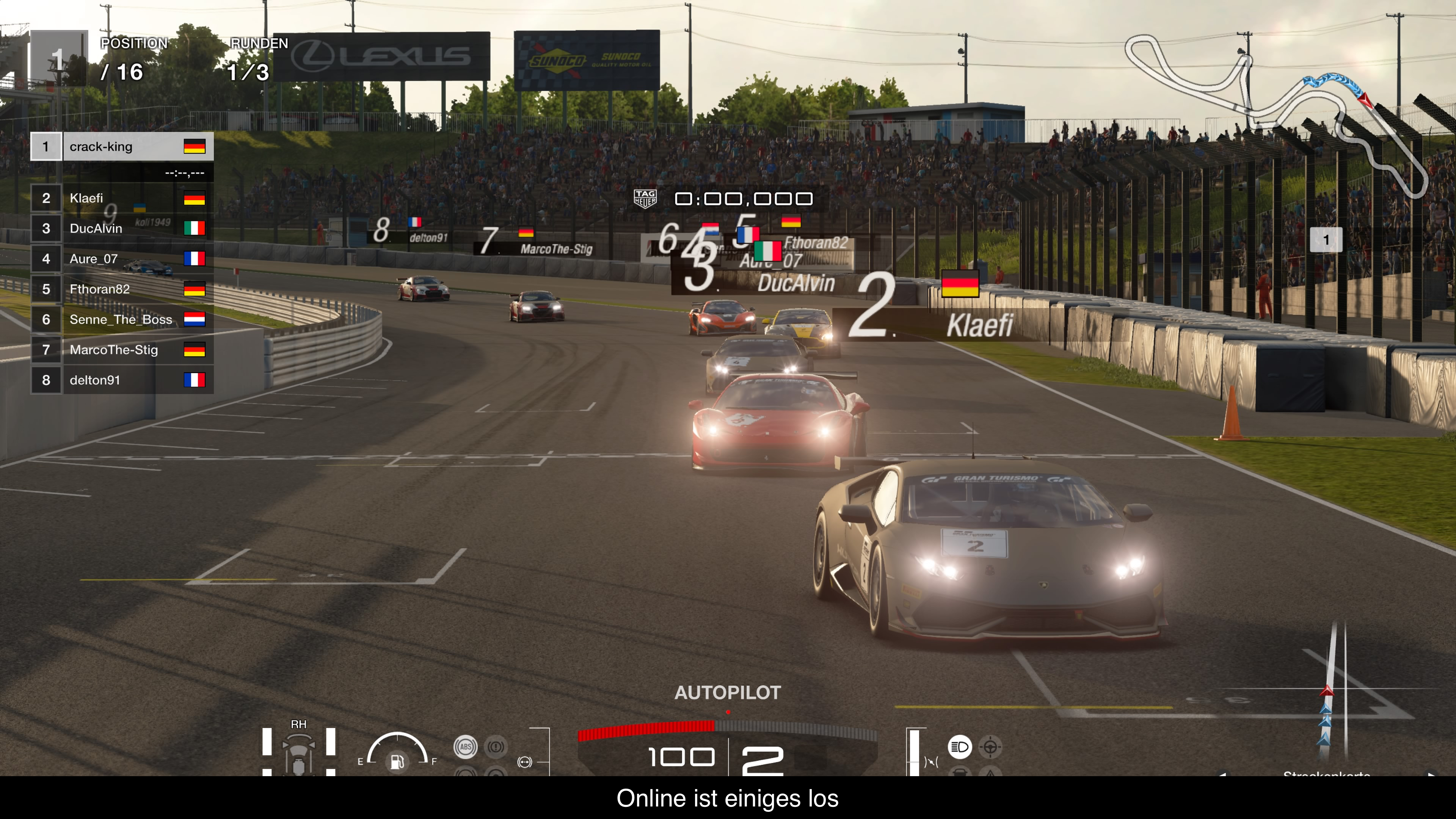Click the steering wheel assist icon
This screenshot has height=819, width=1456.
point(990,747)
